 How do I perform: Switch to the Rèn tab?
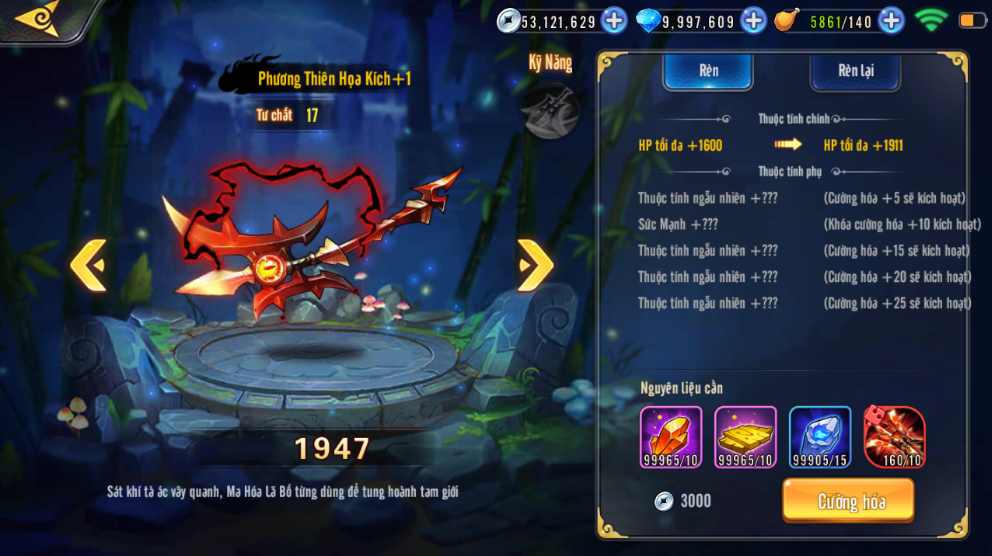tap(708, 71)
